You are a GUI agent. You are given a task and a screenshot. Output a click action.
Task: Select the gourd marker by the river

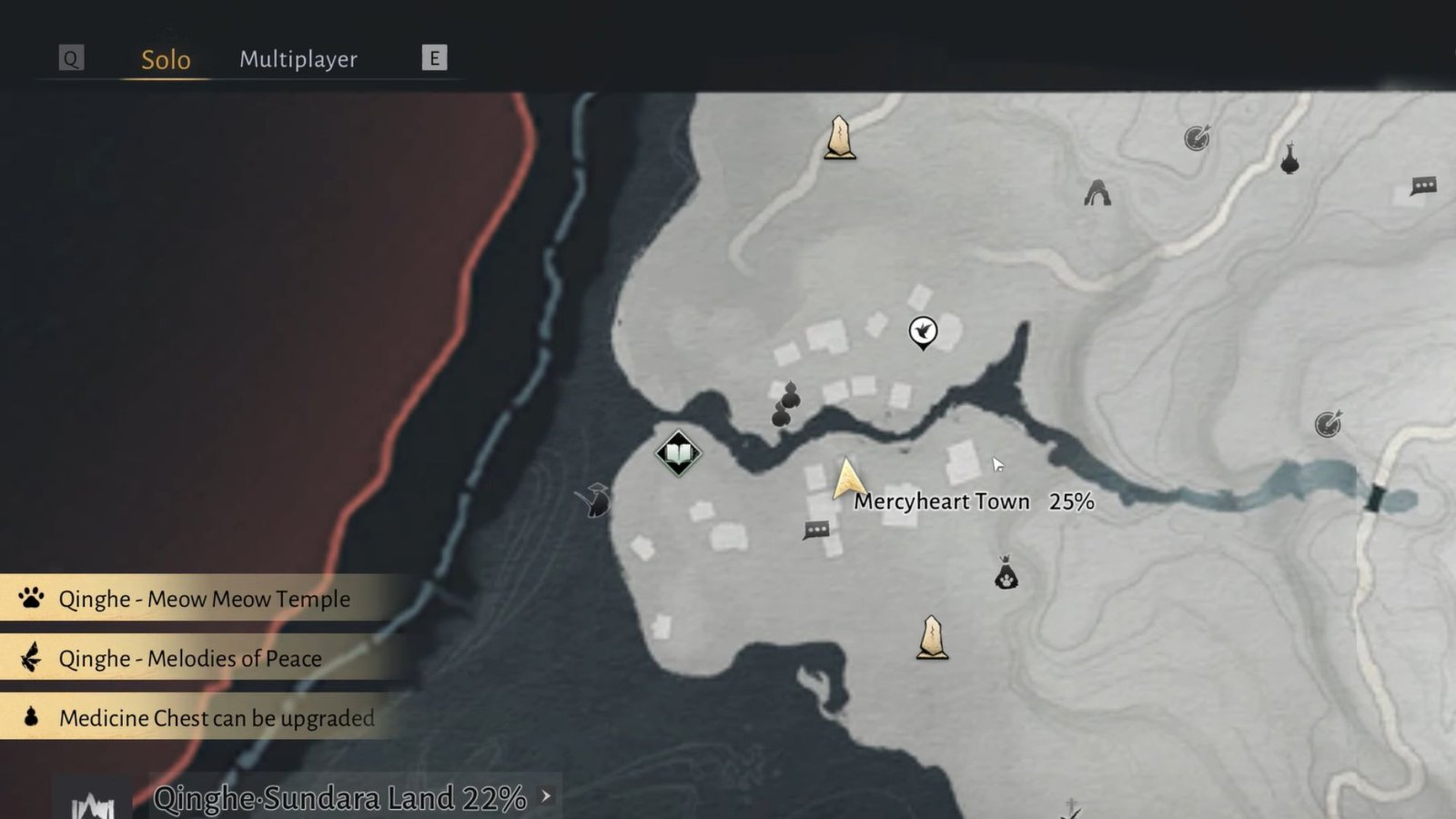(785, 405)
